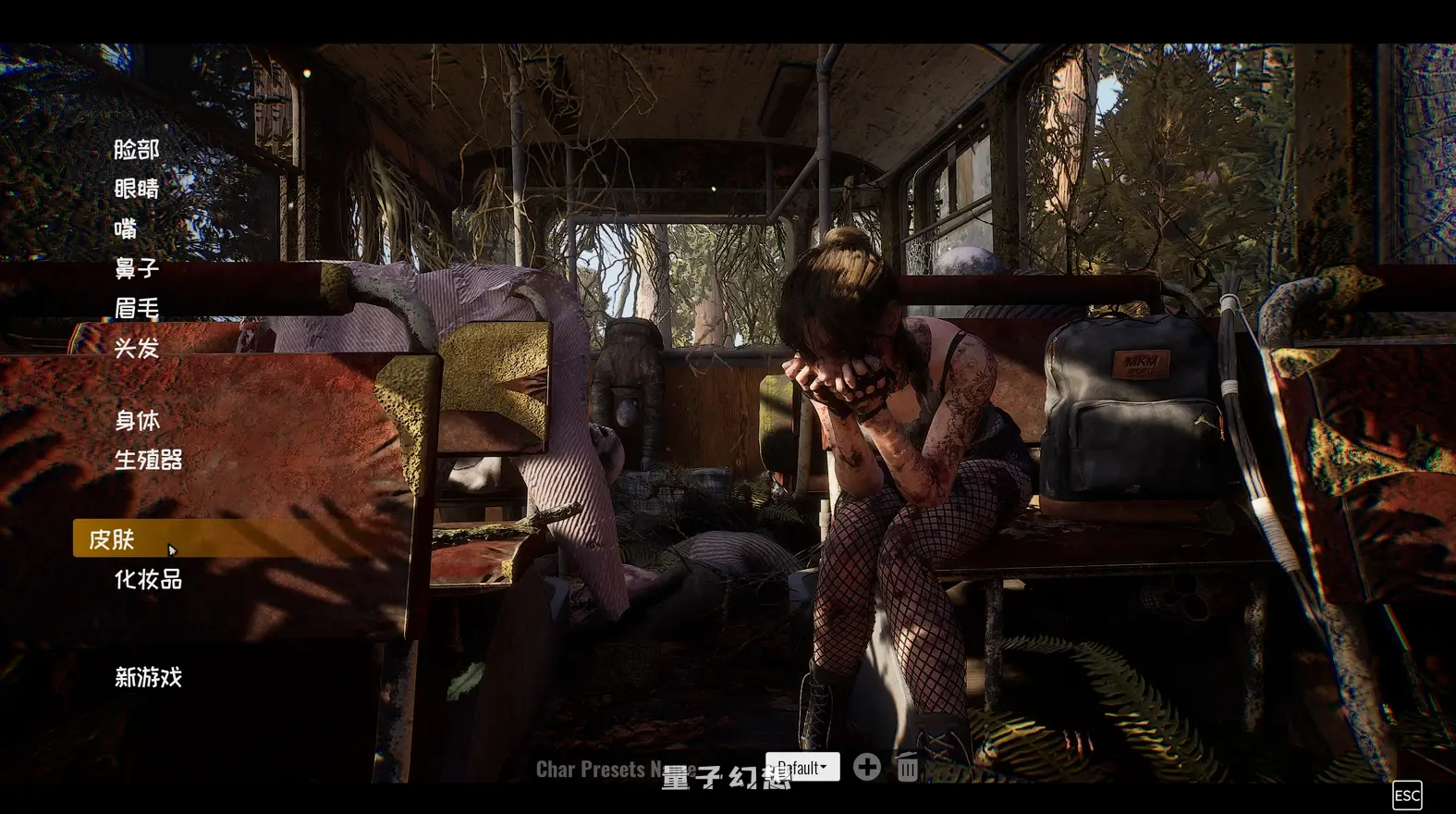Select the 眉毛 (Eyebrows) entry

point(137,308)
